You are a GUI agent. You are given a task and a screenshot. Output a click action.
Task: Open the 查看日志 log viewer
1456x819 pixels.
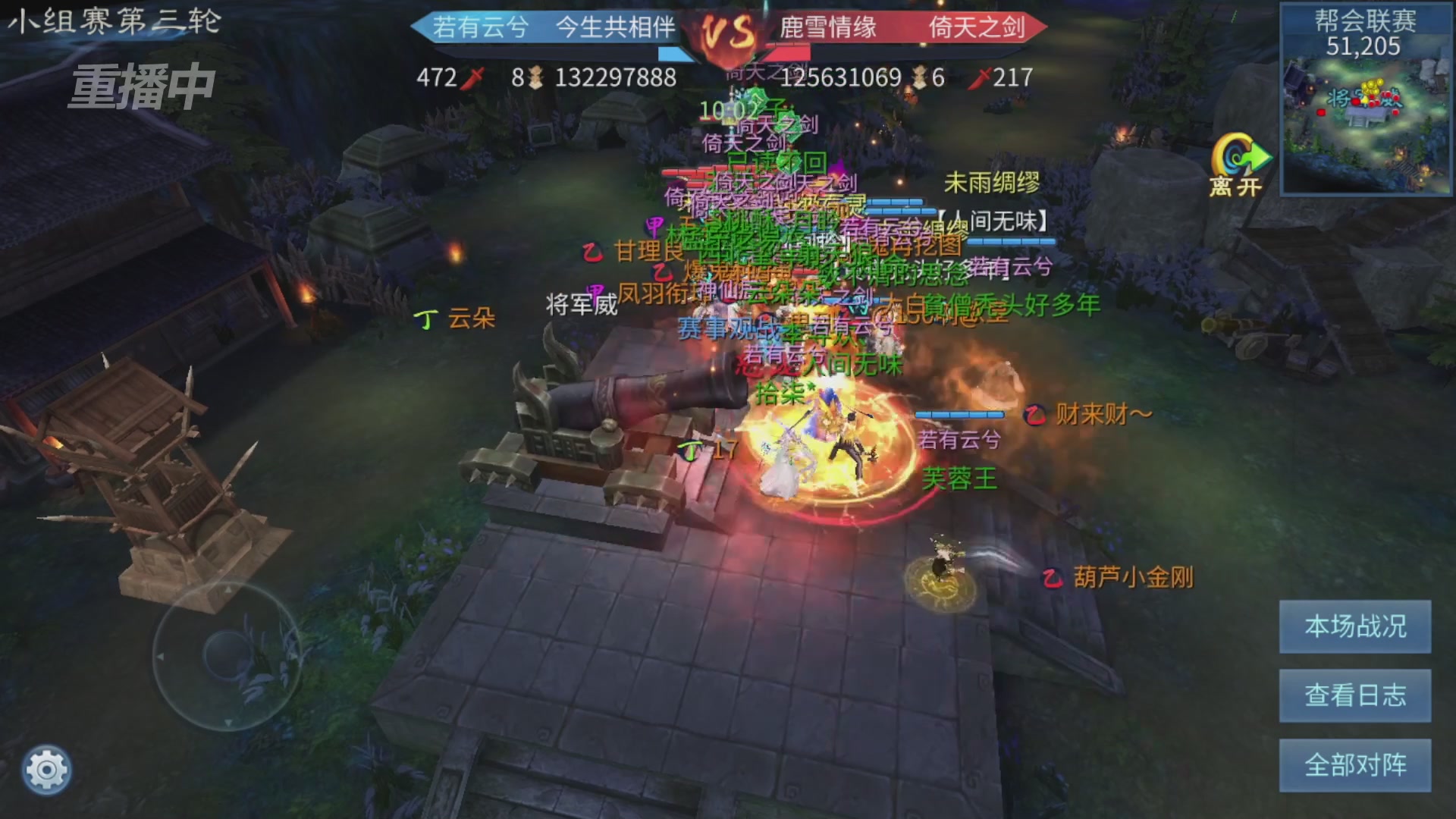[1354, 696]
